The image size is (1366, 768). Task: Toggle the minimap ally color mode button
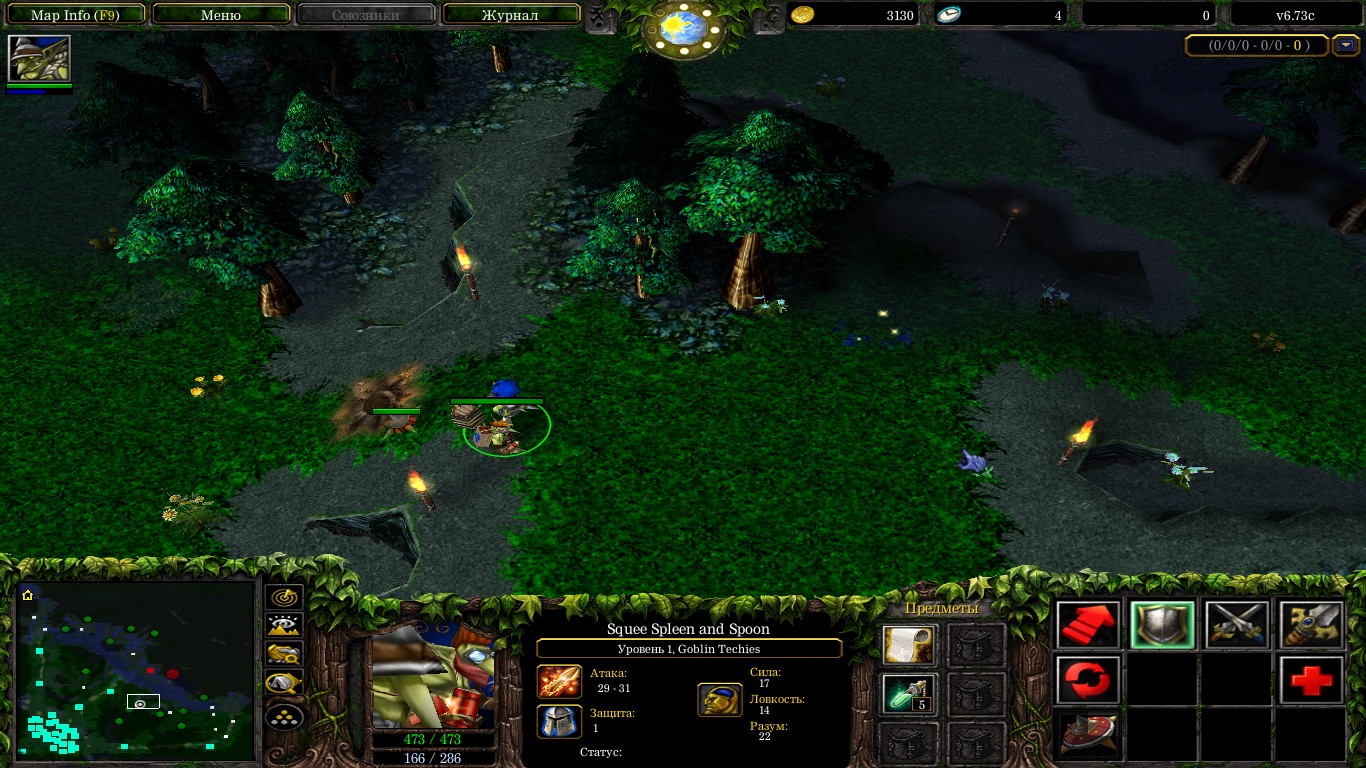pyautogui.click(x=285, y=655)
